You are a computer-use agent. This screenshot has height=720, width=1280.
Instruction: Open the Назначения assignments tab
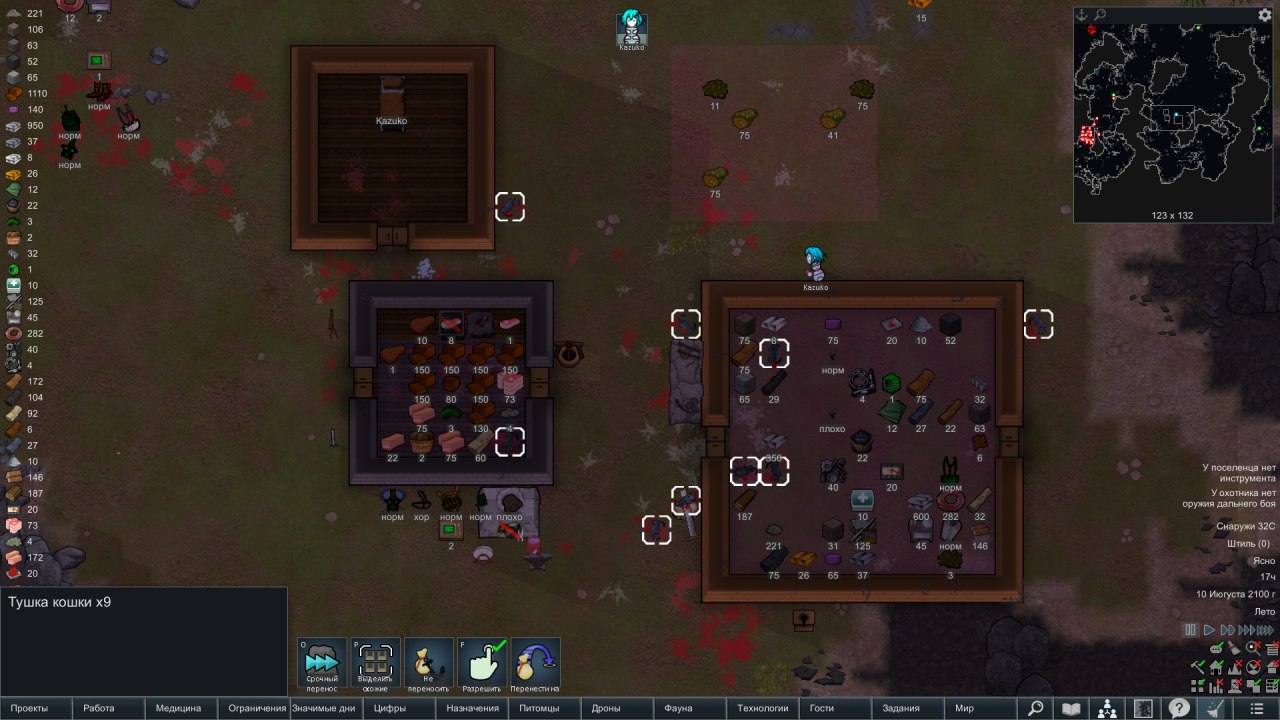coord(472,708)
